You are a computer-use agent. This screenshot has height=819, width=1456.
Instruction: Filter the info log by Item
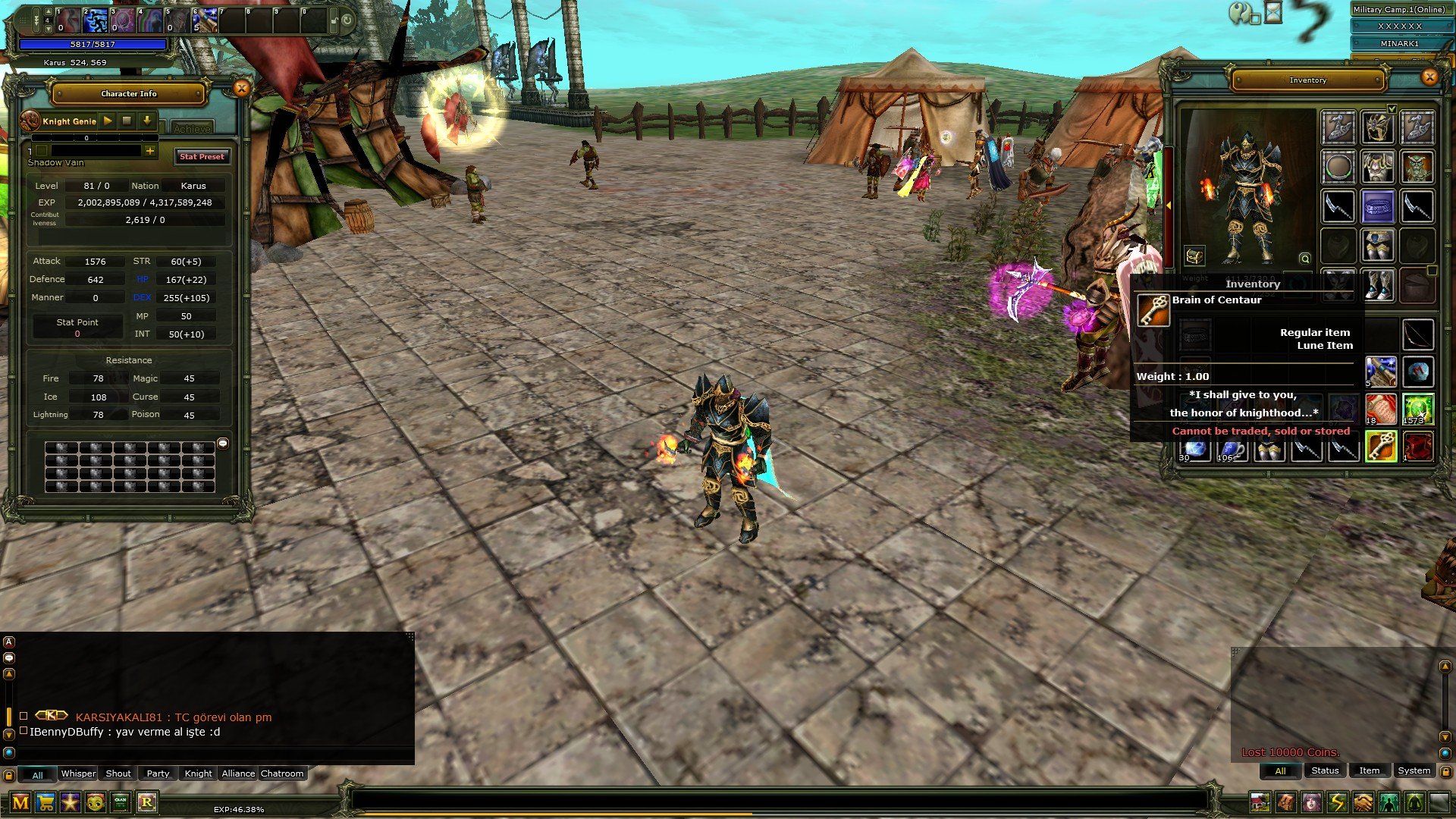coord(1369,770)
